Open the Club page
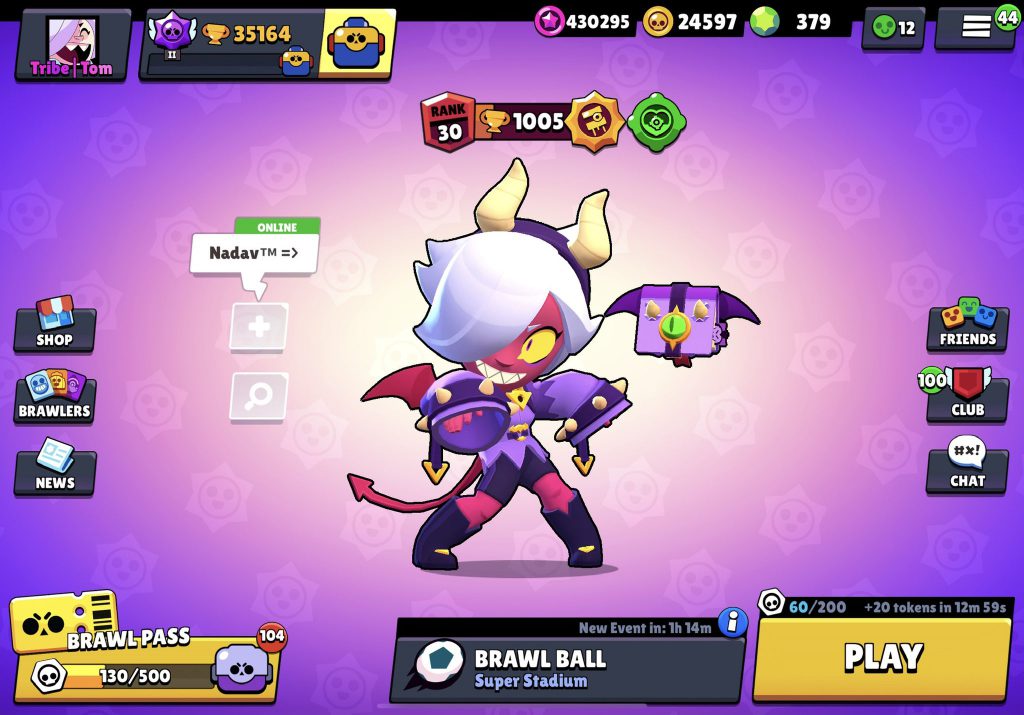This screenshot has height=715, width=1024. 967,396
